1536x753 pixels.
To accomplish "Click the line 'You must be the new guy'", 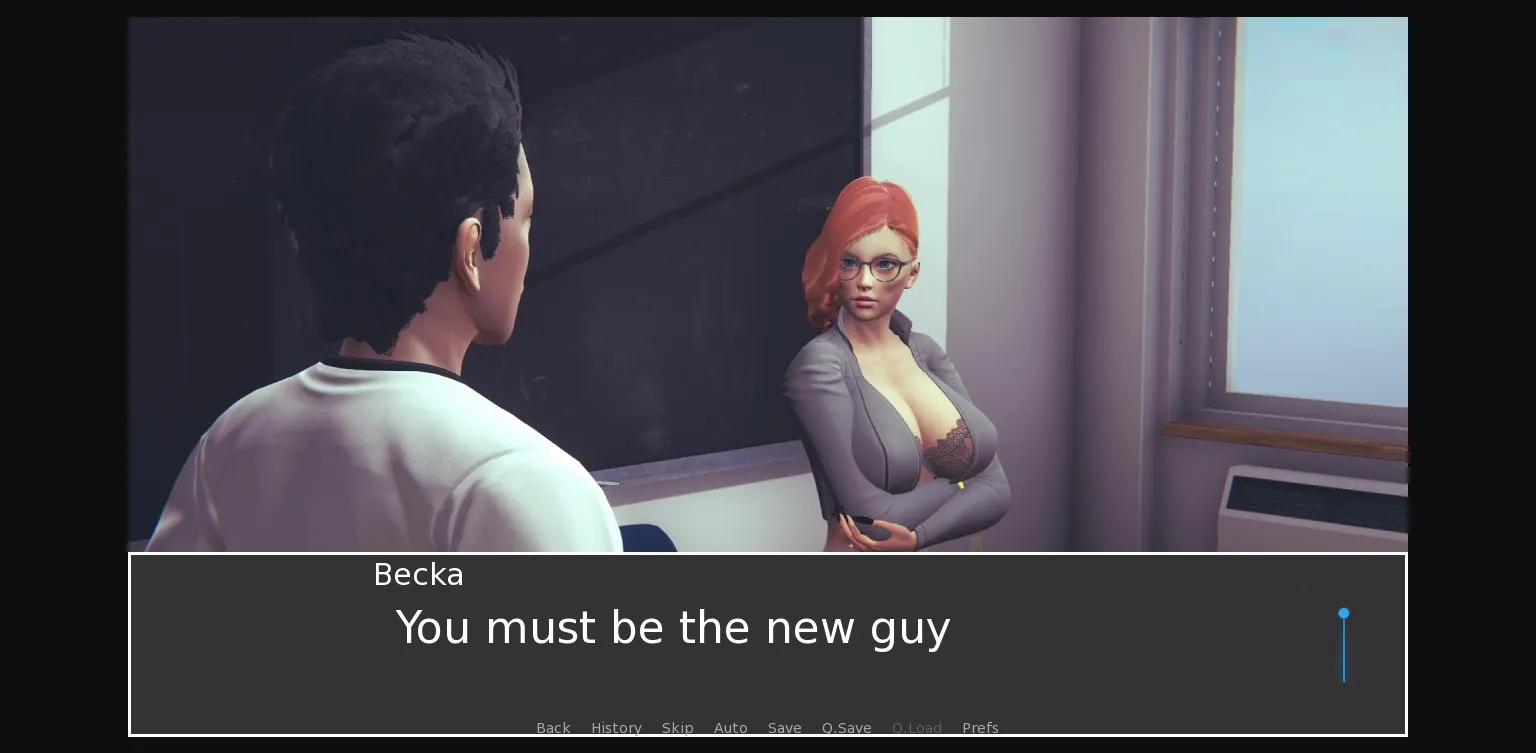I will [672, 627].
